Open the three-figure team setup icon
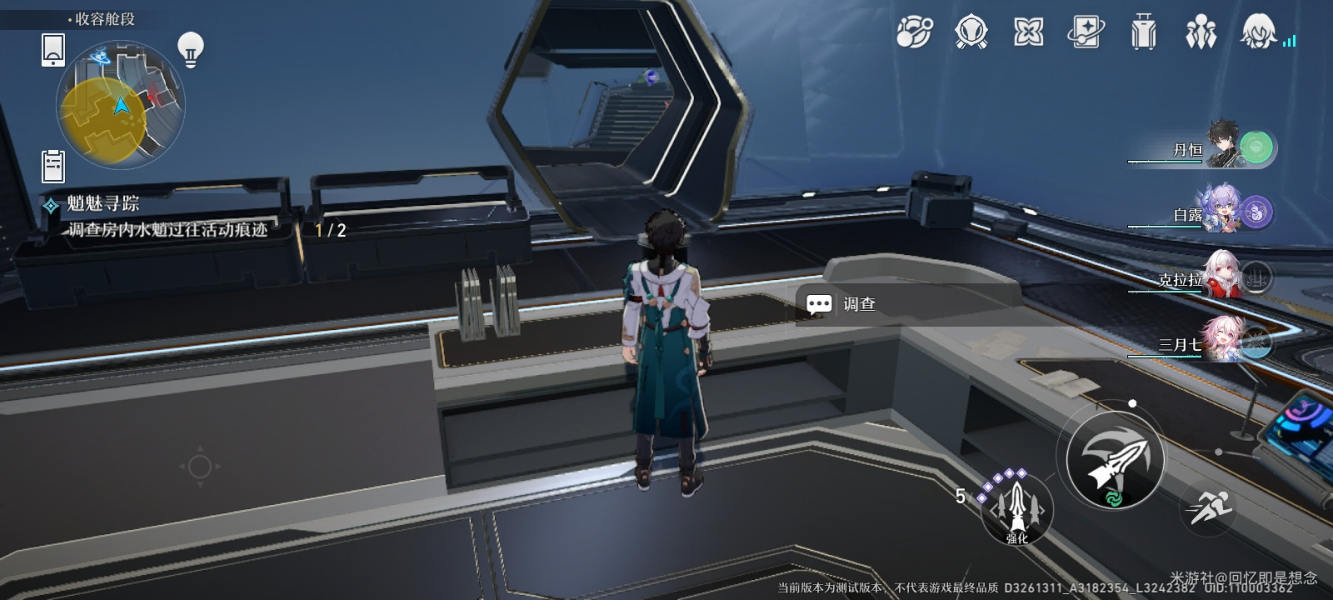Image resolution: width=1333 pixels, height=600 pixels. point(1200,33)
